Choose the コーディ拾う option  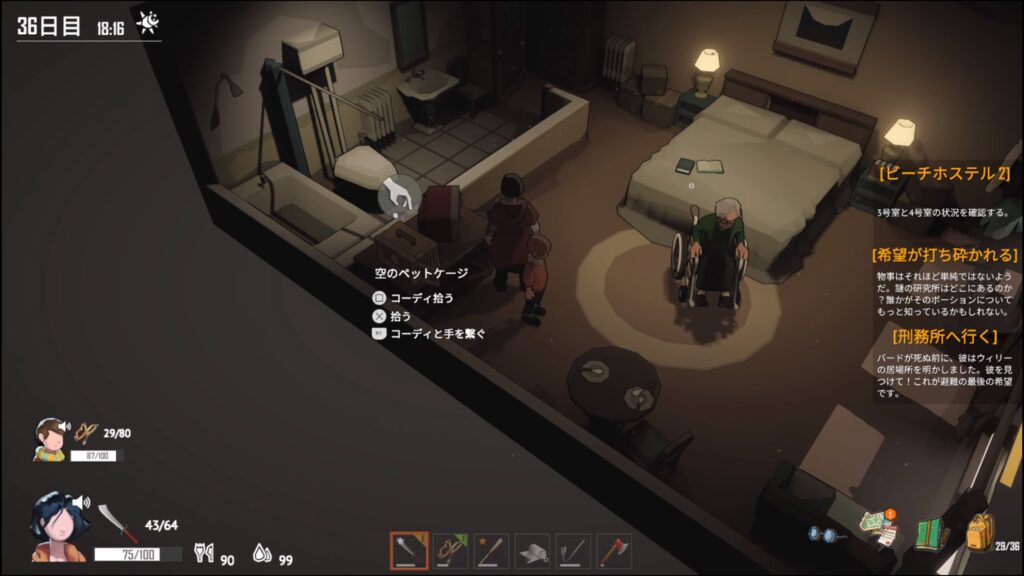tap(419, 298)
